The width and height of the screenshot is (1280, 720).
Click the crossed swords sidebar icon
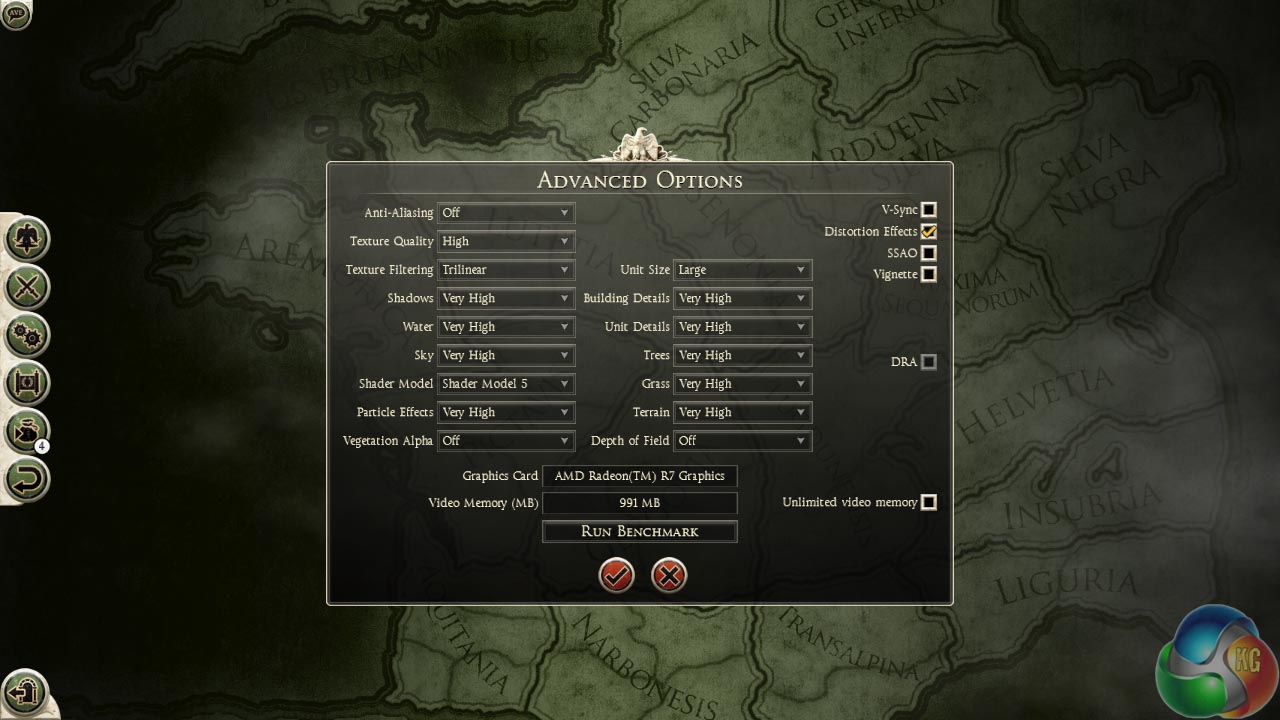point(27,287)
